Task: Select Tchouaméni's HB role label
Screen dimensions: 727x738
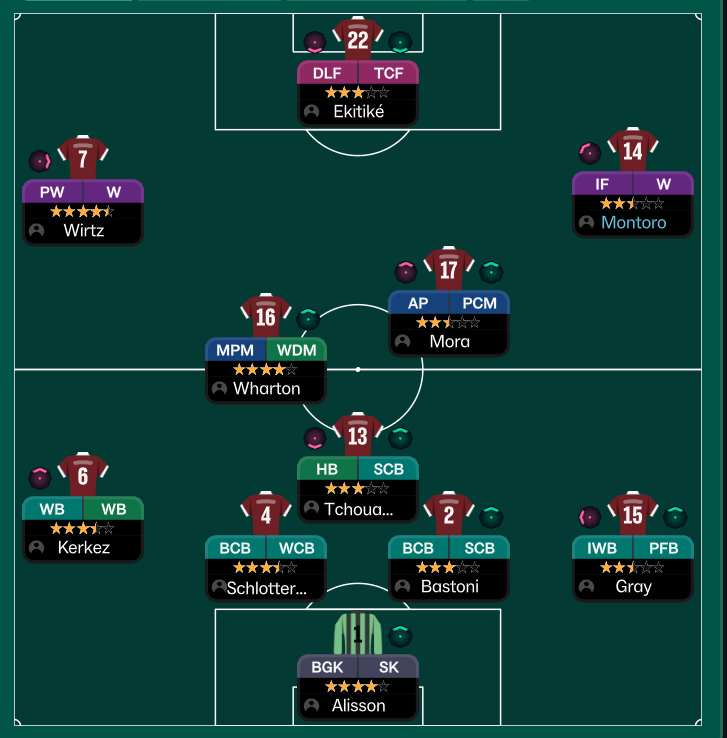Action: tap(327, 470)
